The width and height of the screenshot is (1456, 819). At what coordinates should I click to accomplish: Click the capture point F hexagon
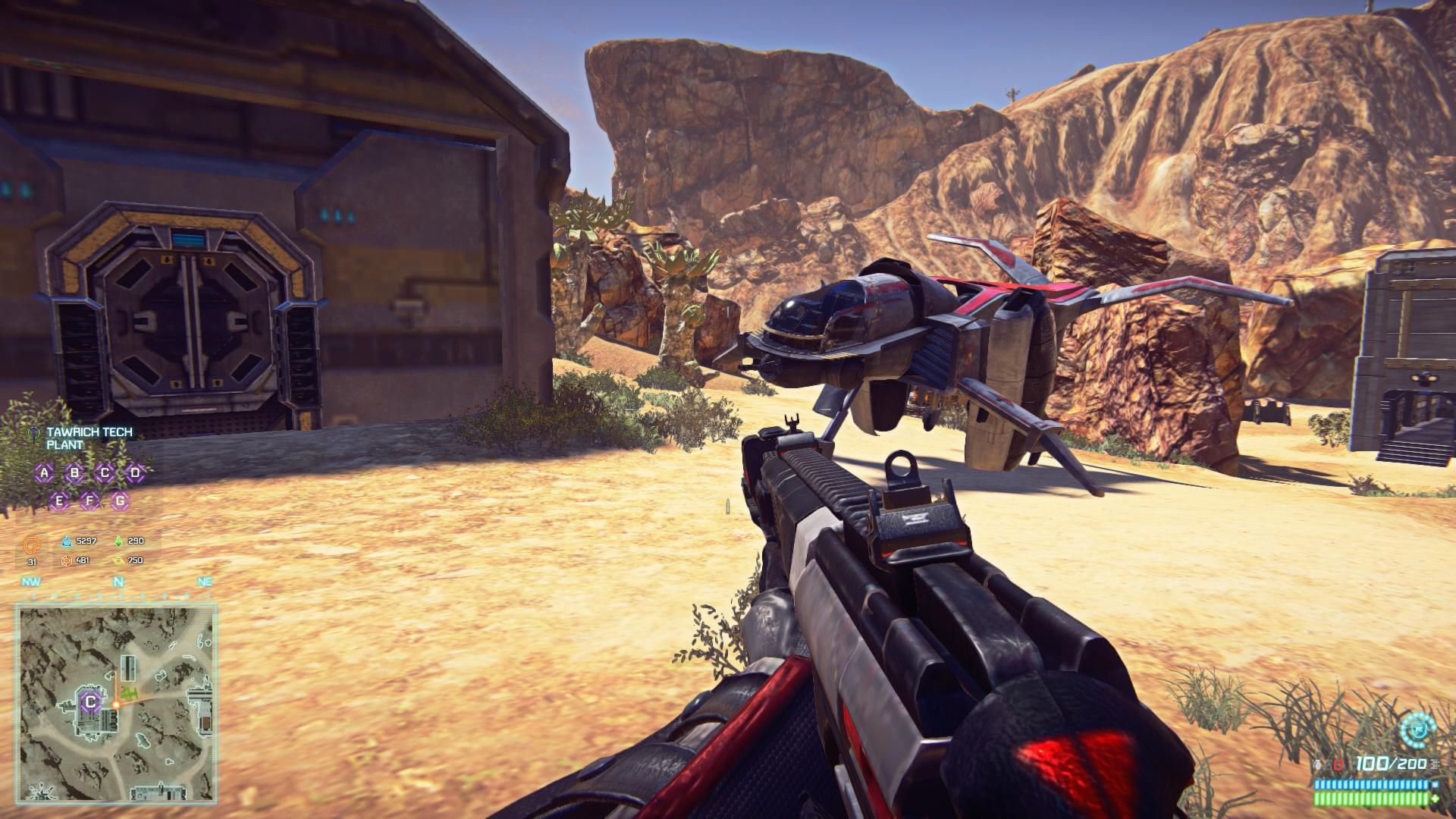(x=90, y=500)
